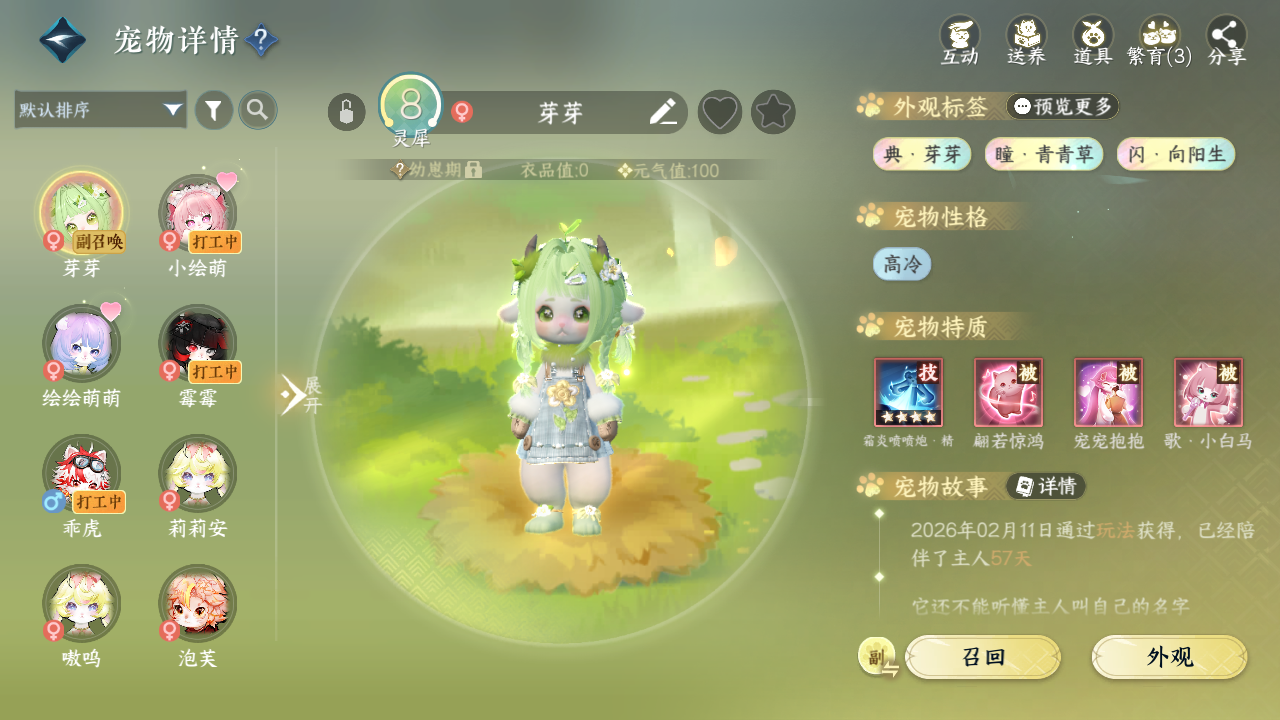Search pets with the magnifier icon
The height and width of the screenshot is (720, 1280).
pos(258,110)
